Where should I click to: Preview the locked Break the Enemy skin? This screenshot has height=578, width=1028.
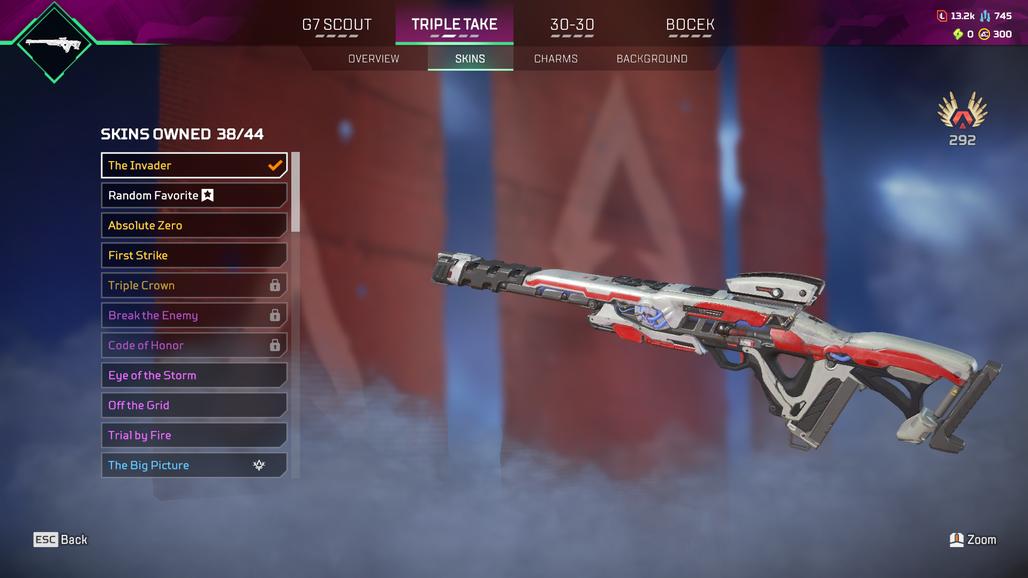point(194,315)
